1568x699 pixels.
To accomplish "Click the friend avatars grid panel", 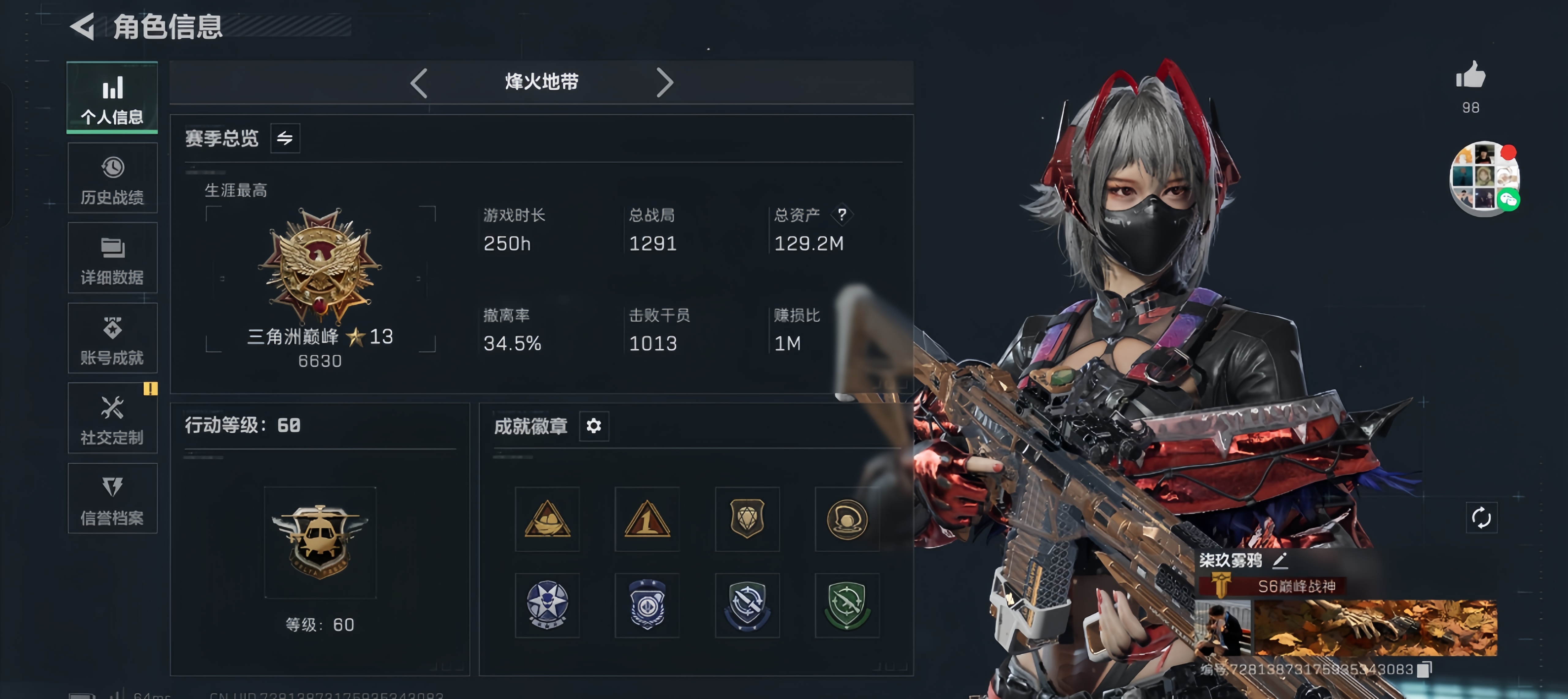I will (1484, 178).
